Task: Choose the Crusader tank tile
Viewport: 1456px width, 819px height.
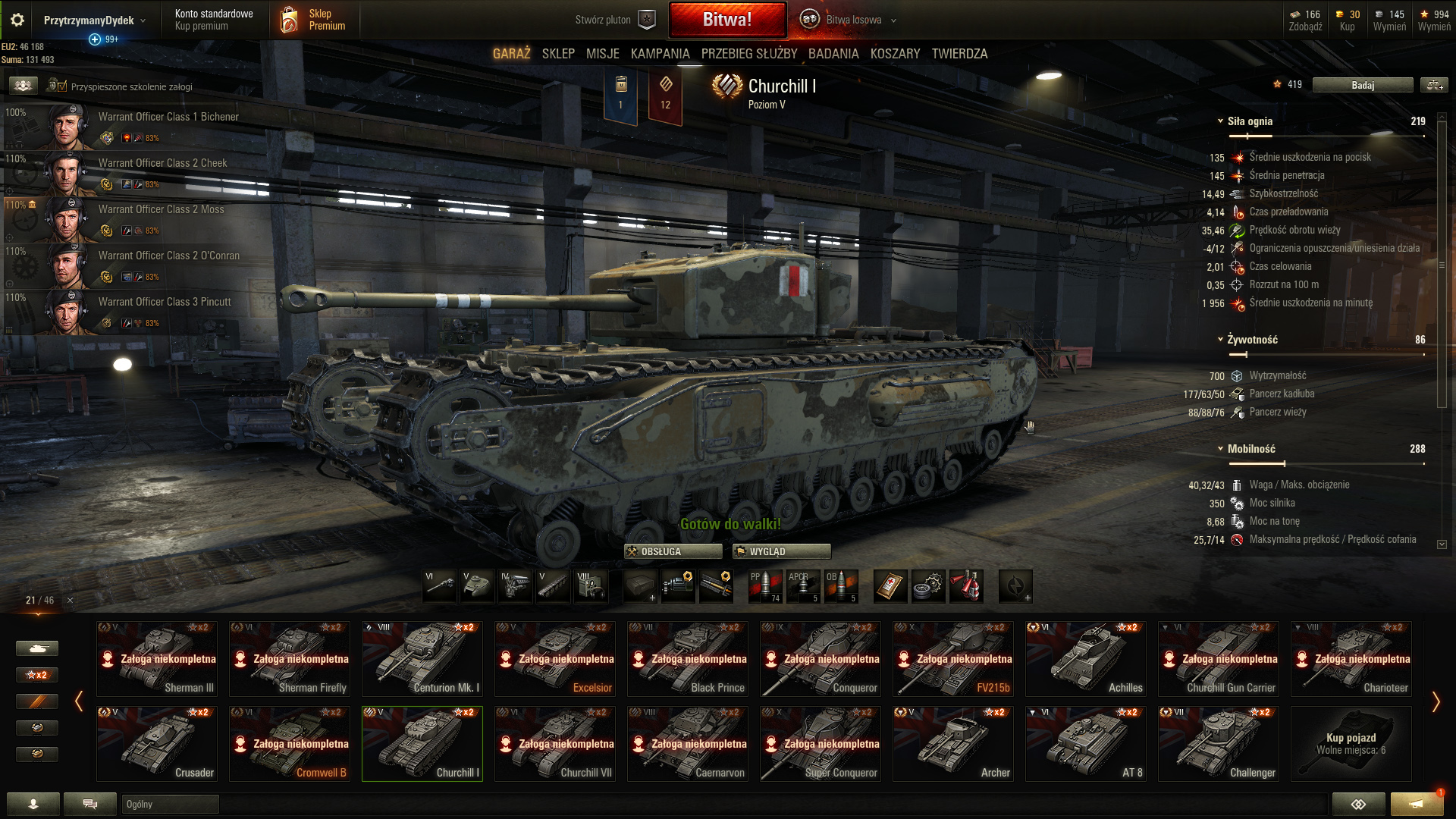Action: click(x=157, y=743)
